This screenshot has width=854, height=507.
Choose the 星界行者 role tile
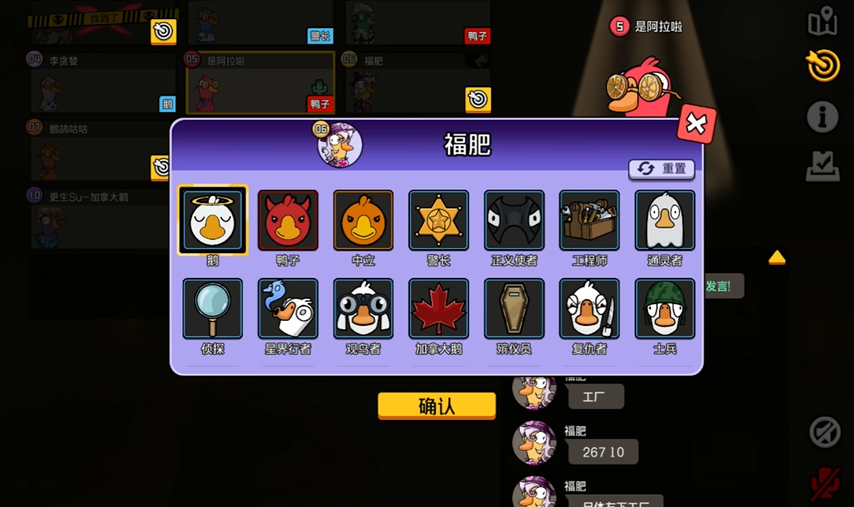point(288,309)
